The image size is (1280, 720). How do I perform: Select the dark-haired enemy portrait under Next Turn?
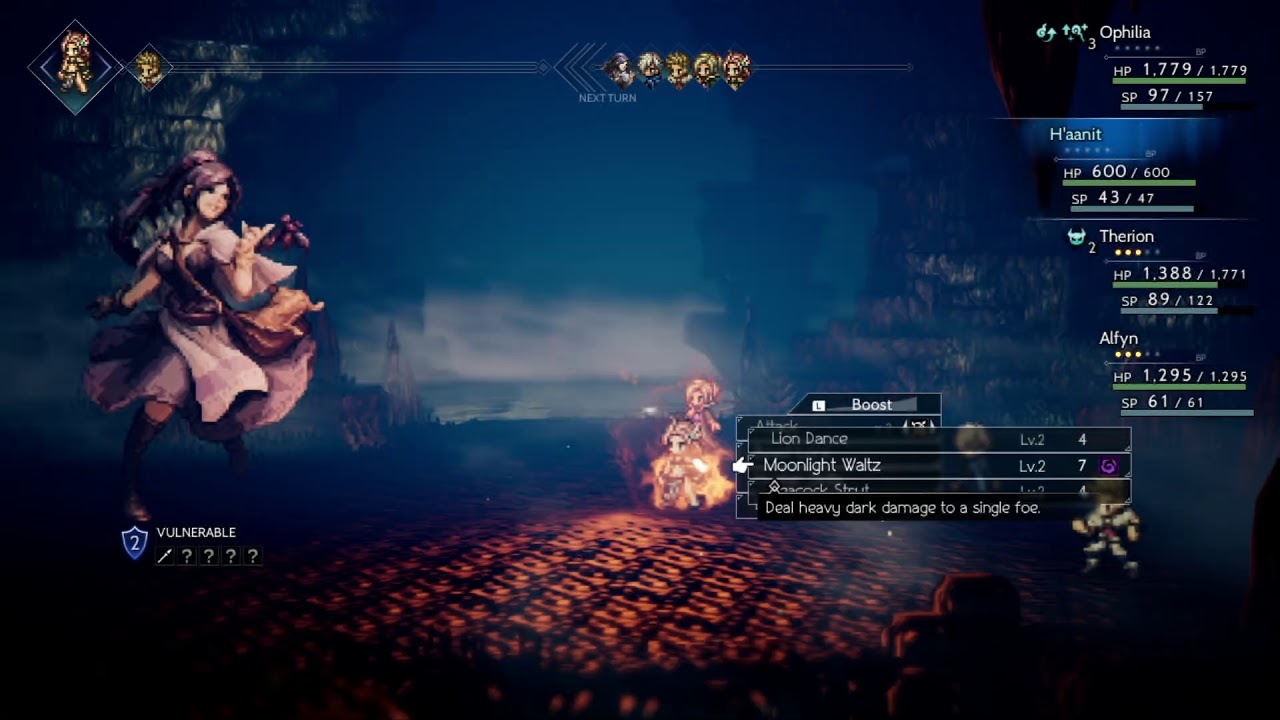(x=620, y=69)
